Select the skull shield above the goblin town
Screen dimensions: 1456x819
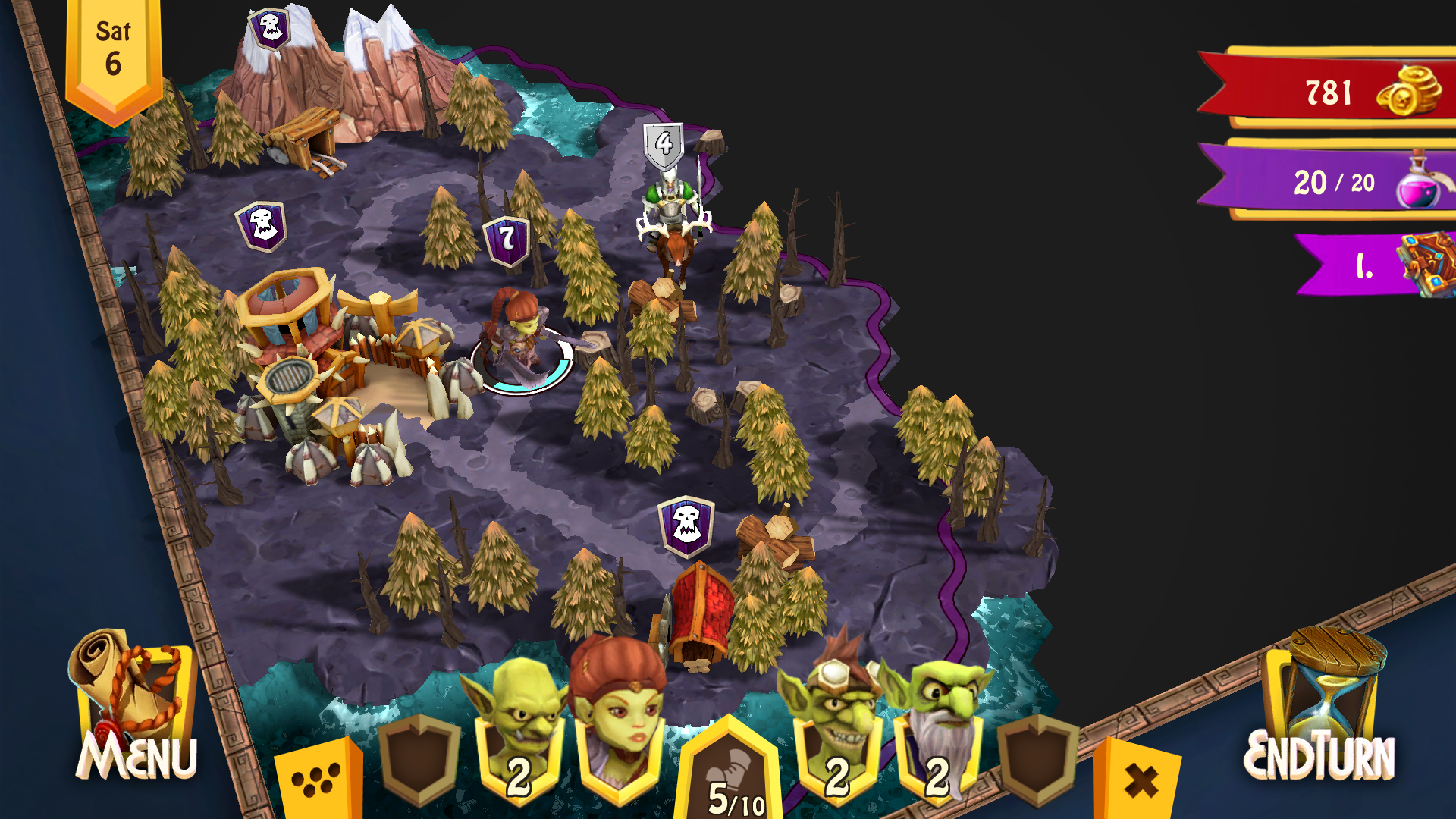(x=262, y=225)
